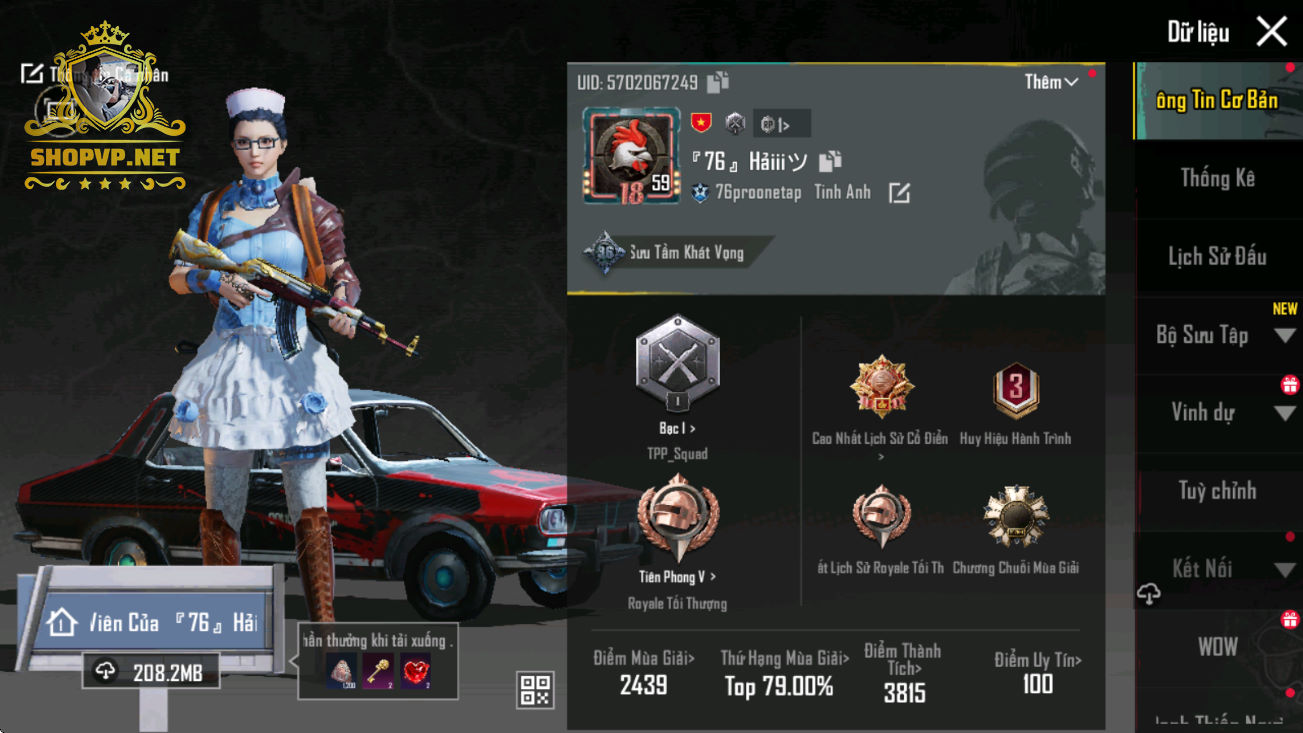Copy the player UID
The width and height of the screenshot is (1303, 733).
tap(718, 83)
